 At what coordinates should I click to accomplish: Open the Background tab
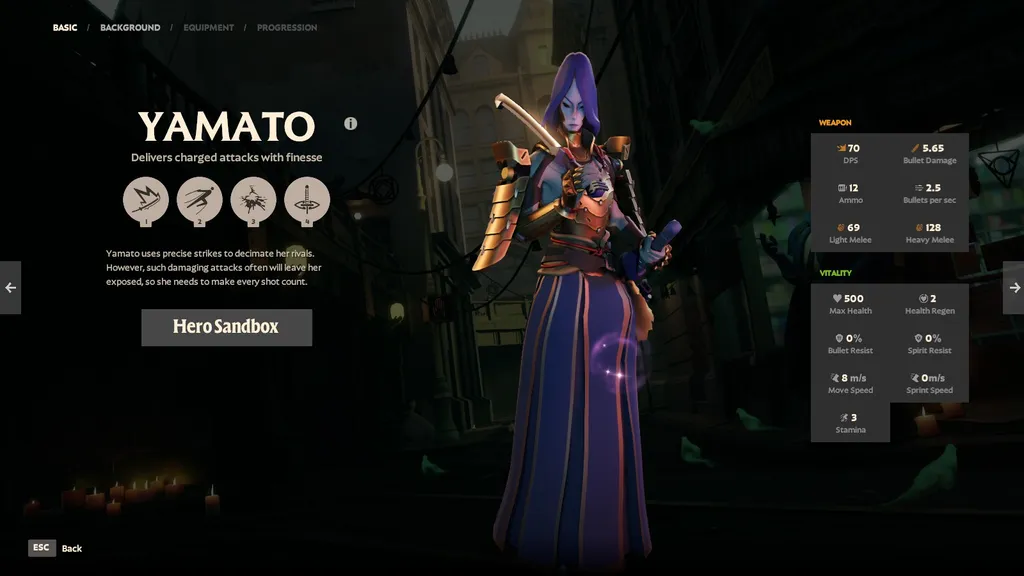(x=130, y=28)
